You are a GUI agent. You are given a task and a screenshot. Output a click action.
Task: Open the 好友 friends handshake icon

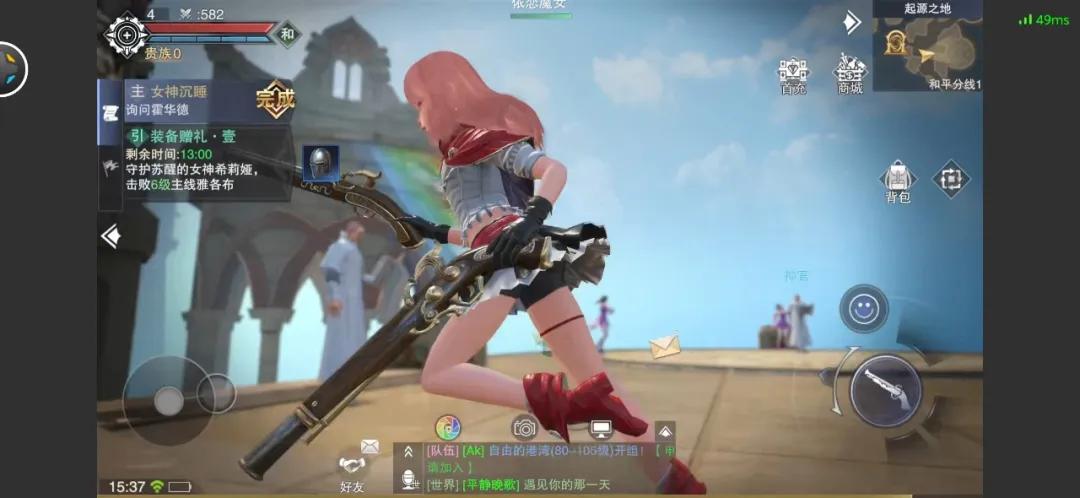coord(352,468)
